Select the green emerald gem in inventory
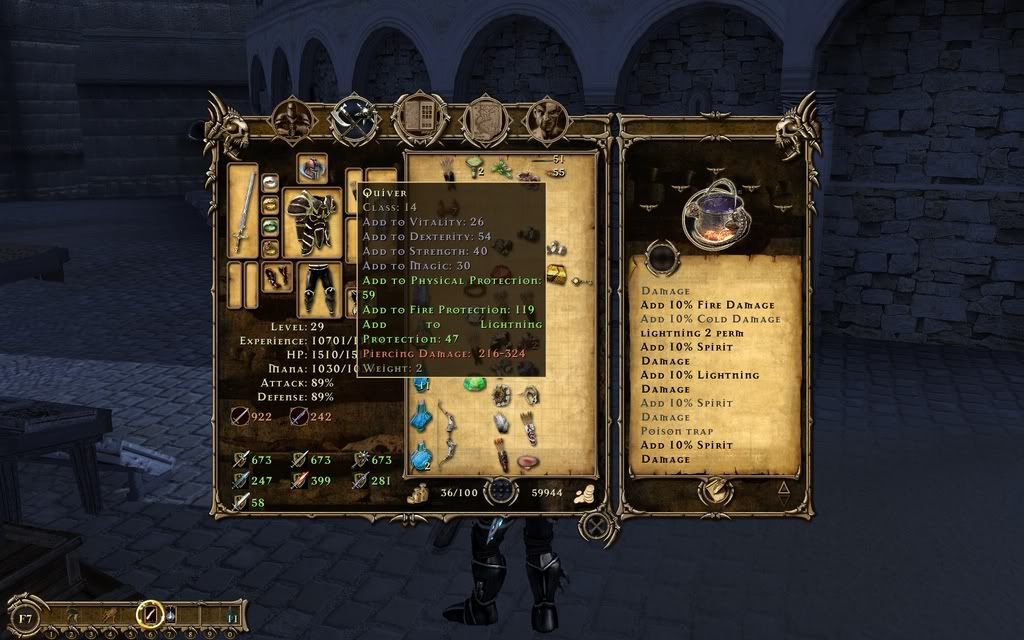Image resolution: width=1024 pixels, height=640 pixels. 473,384
